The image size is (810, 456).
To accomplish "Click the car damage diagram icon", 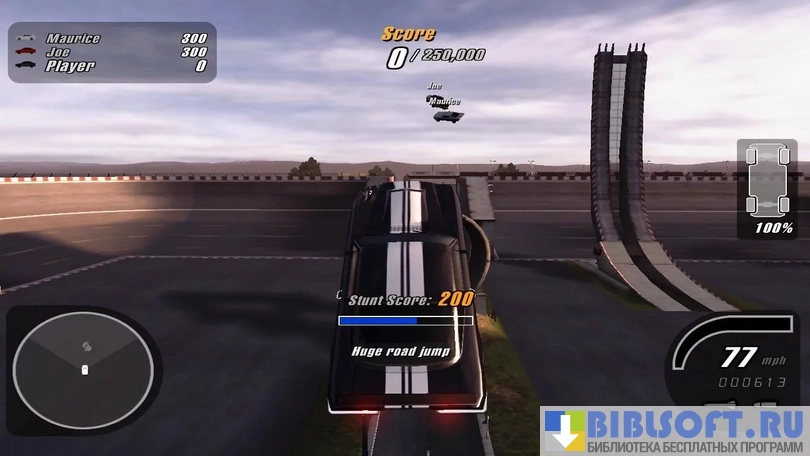I will point(767,181).
